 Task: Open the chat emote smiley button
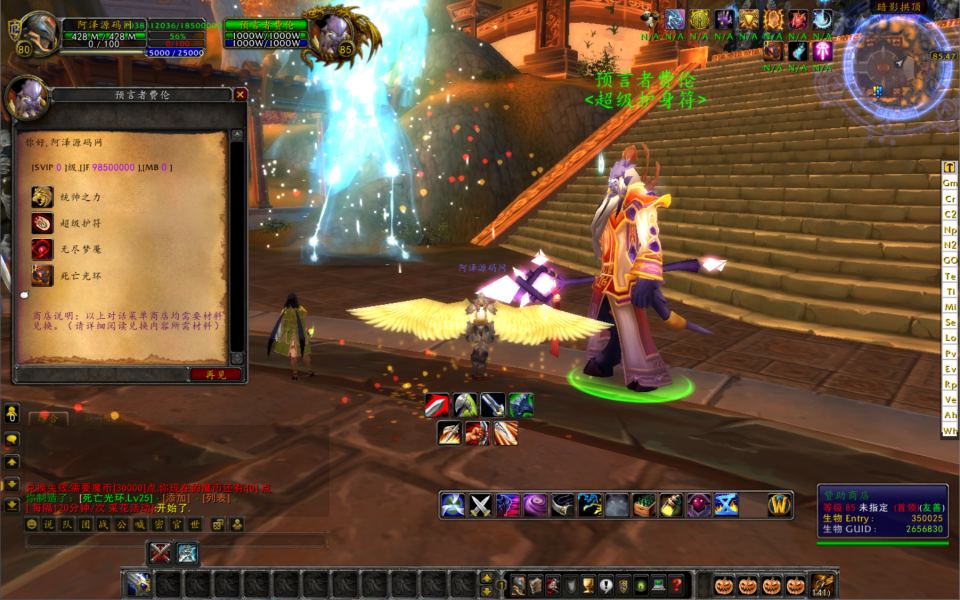(32, 524)
